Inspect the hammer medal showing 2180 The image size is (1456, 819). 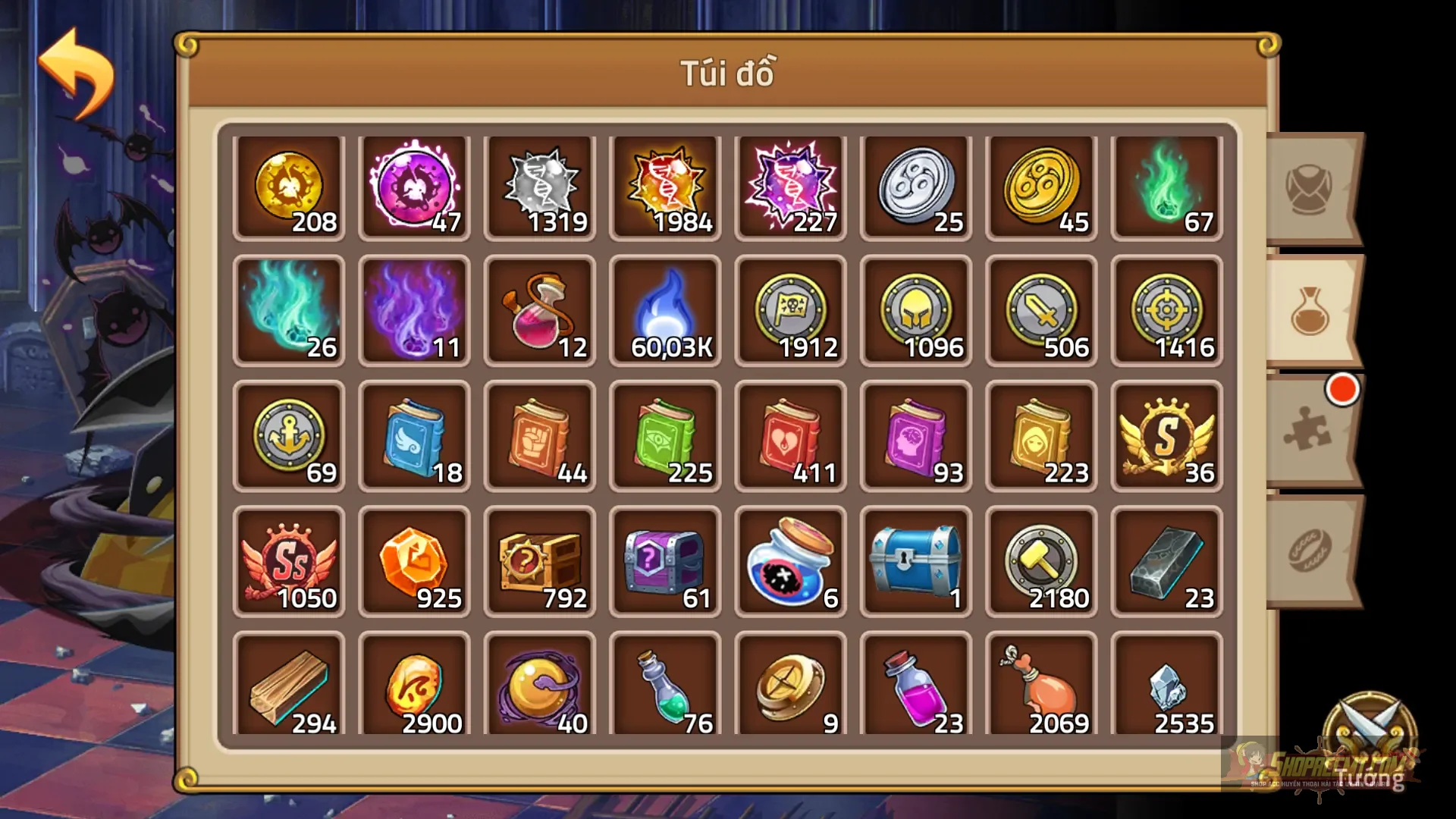pos(1040,560)
